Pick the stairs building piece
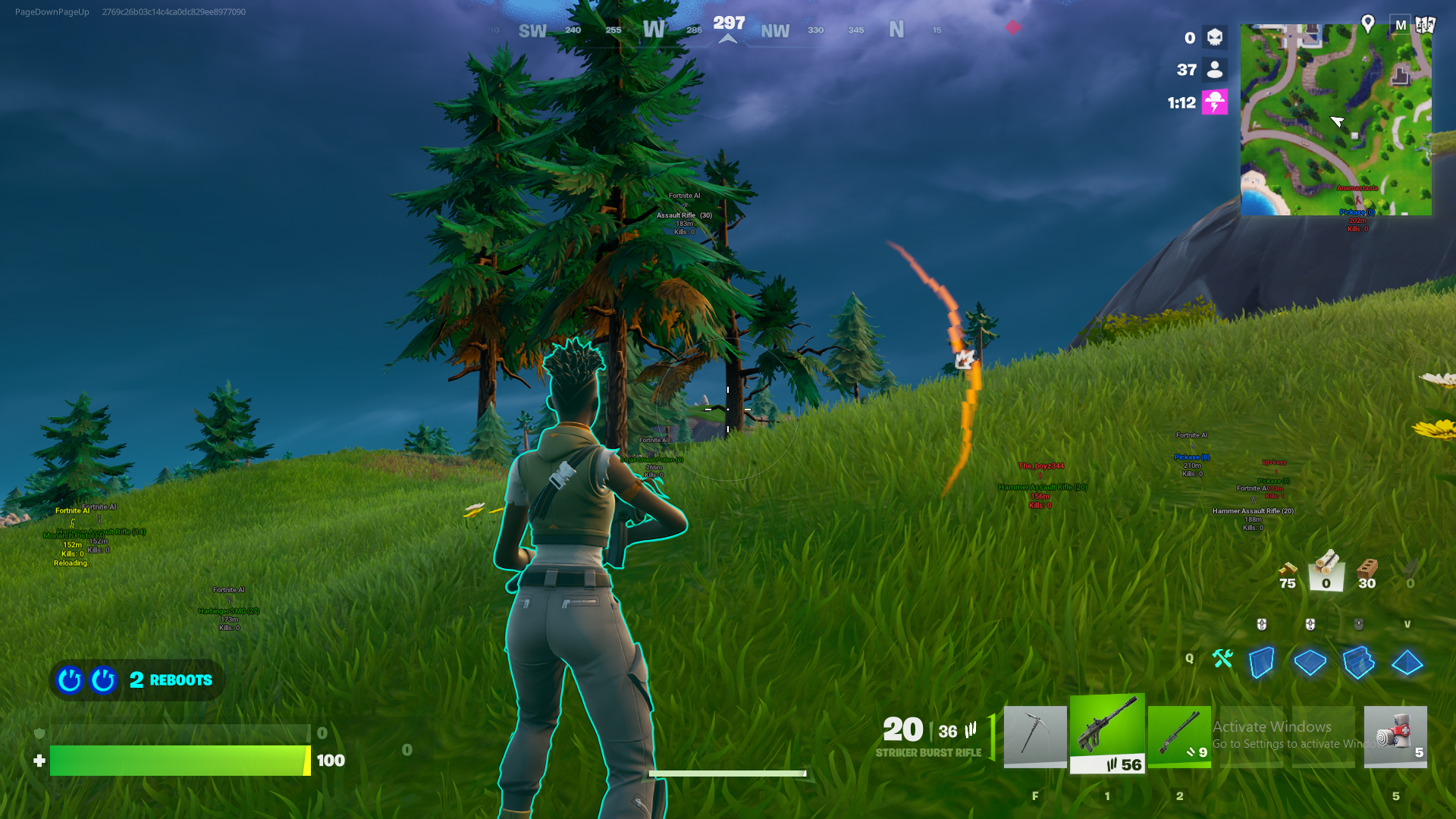The image size is (1456, 819). coord(1358,662)
